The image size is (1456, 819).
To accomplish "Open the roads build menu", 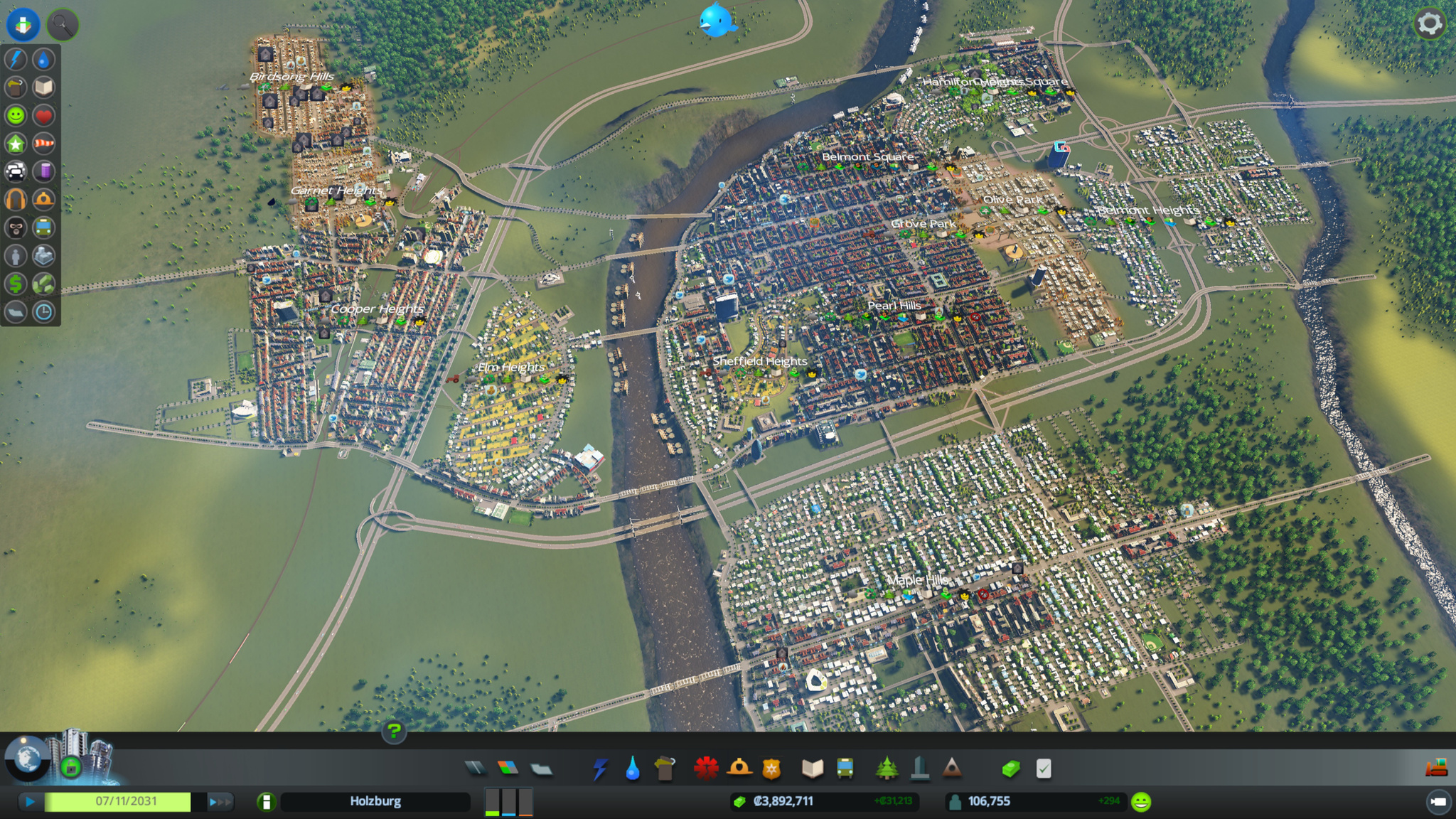I will (x=476, y=768).
